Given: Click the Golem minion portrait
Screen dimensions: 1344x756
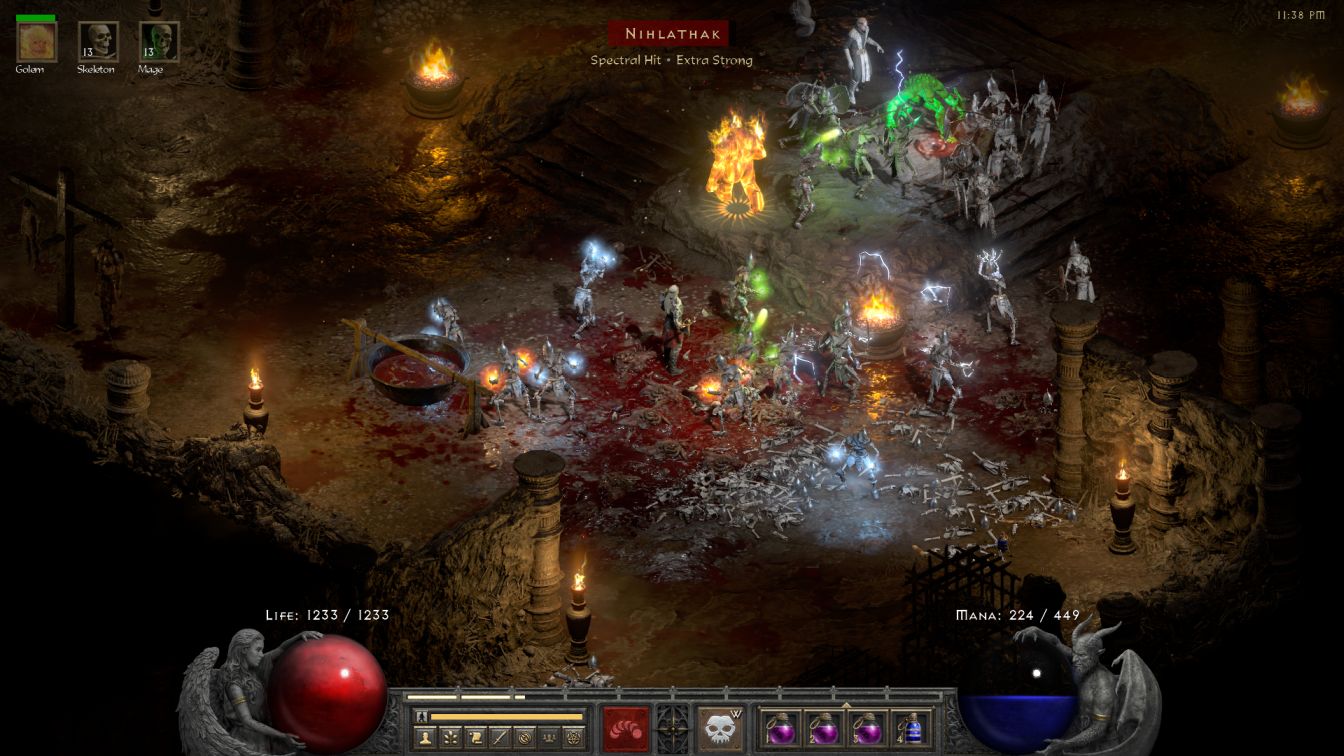Looking at the screenshot, I should pyautogui.click(x=36, y=41).
